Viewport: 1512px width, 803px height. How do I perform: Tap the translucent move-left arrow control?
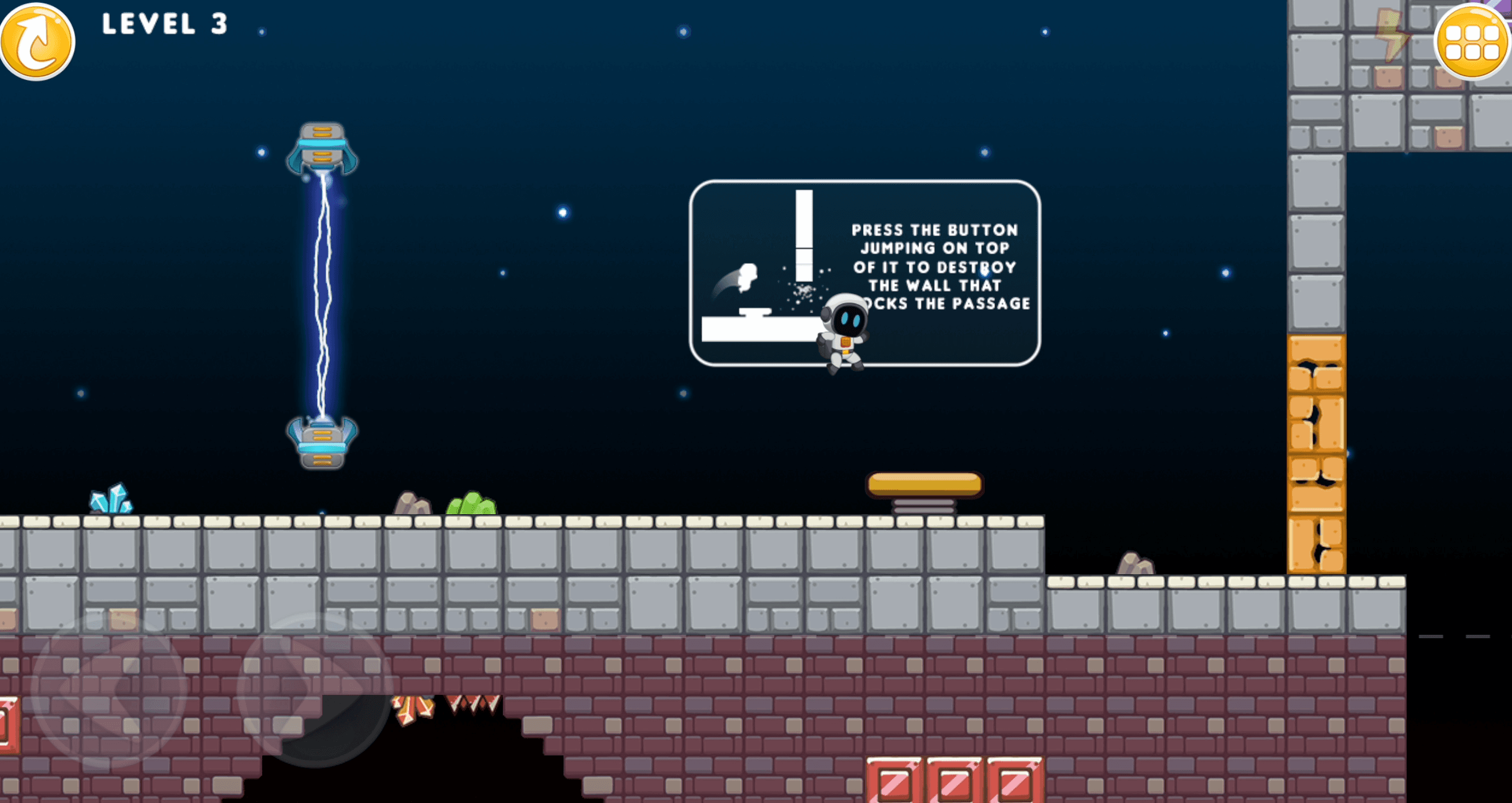pyautogui.click(x=109, y=690)
